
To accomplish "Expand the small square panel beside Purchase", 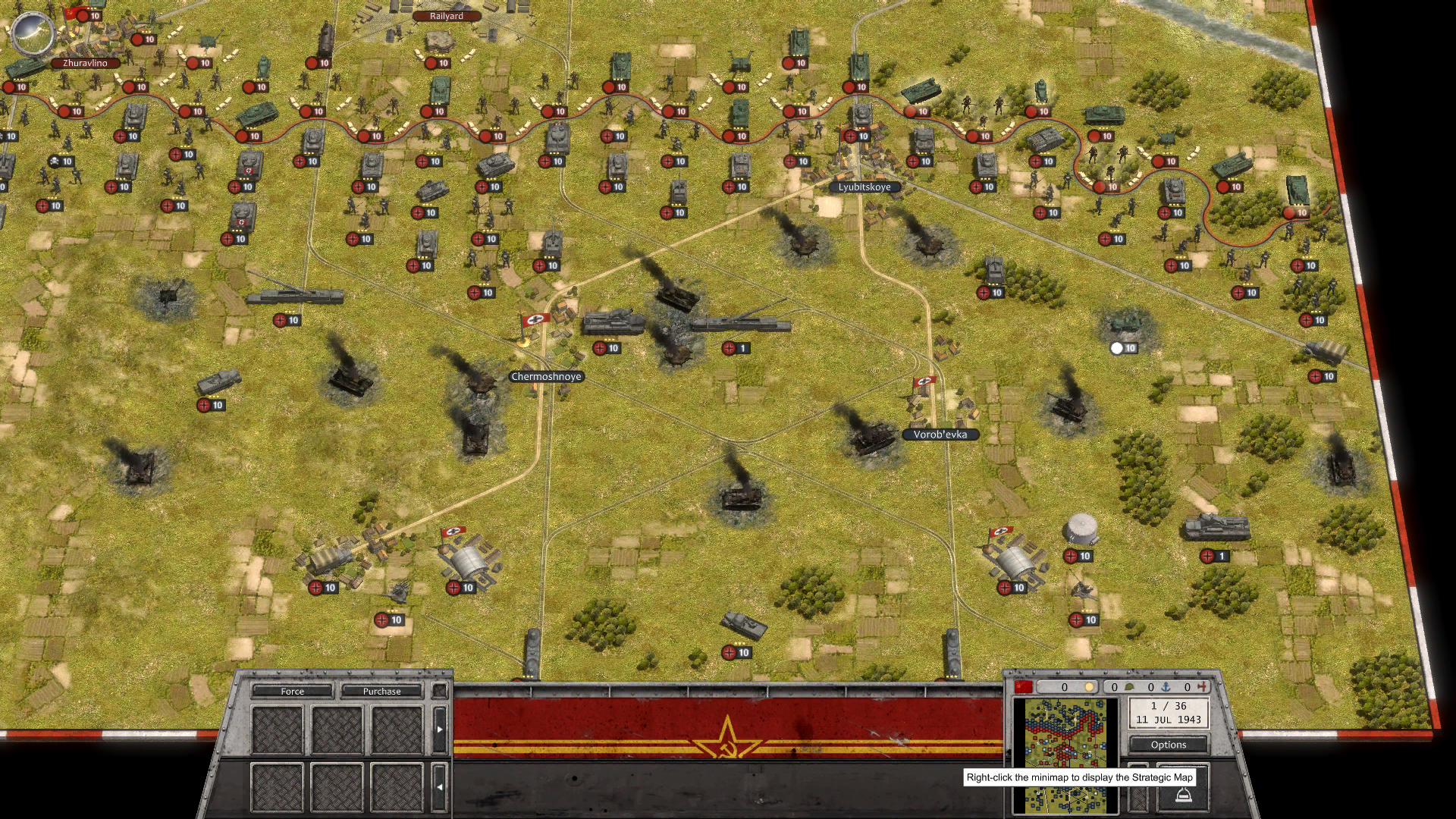I will click(439, 691).
